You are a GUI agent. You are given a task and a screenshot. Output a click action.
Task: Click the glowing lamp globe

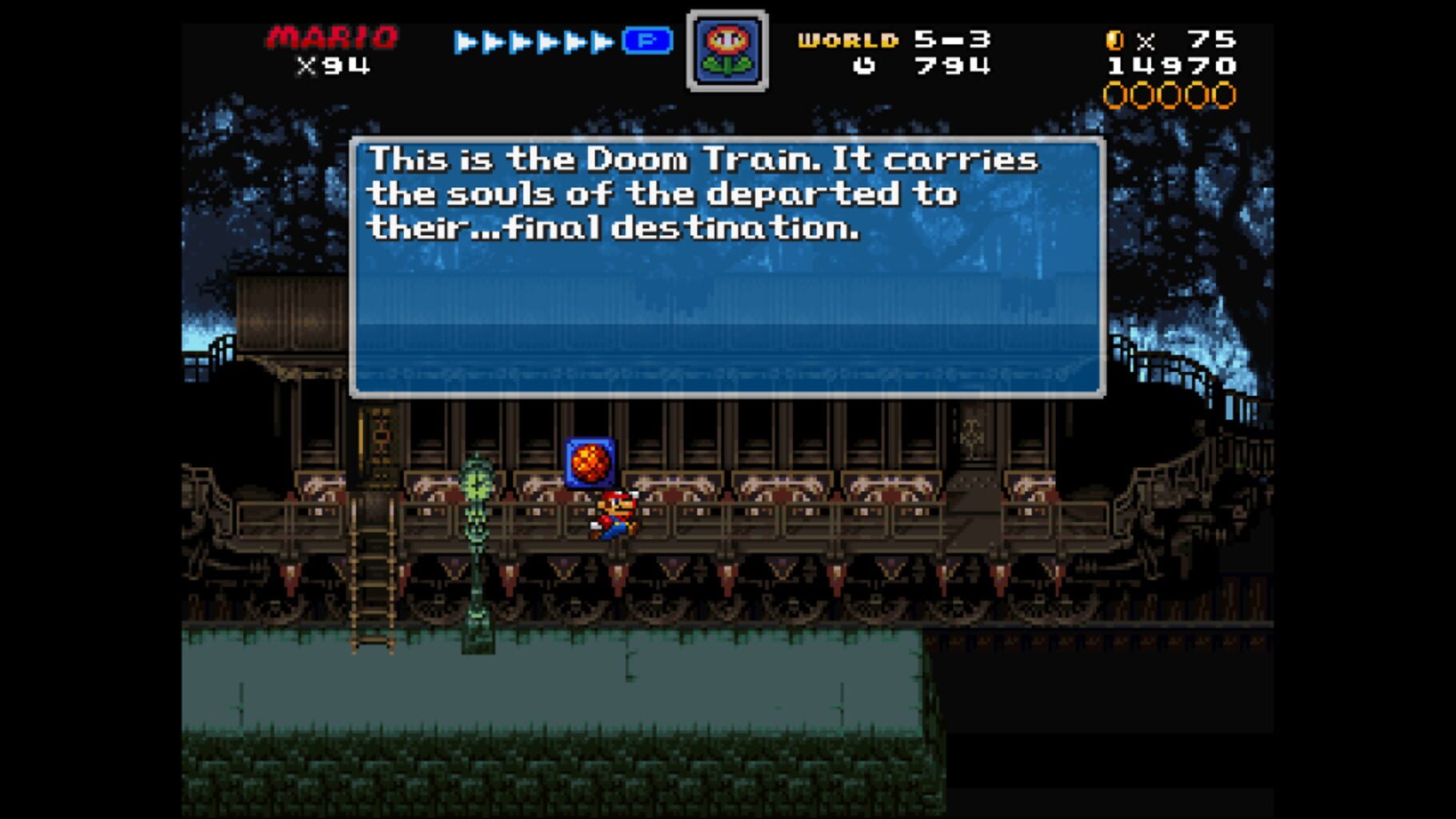click(474, 480)
